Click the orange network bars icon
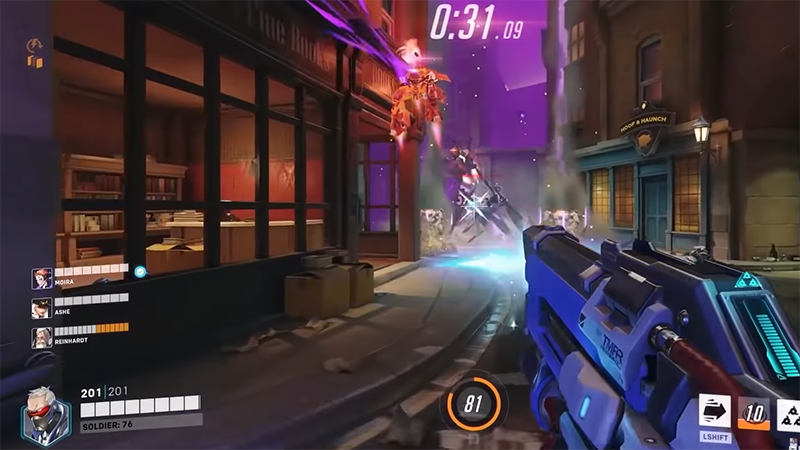 pyautogui.click(x=35, y=62)
